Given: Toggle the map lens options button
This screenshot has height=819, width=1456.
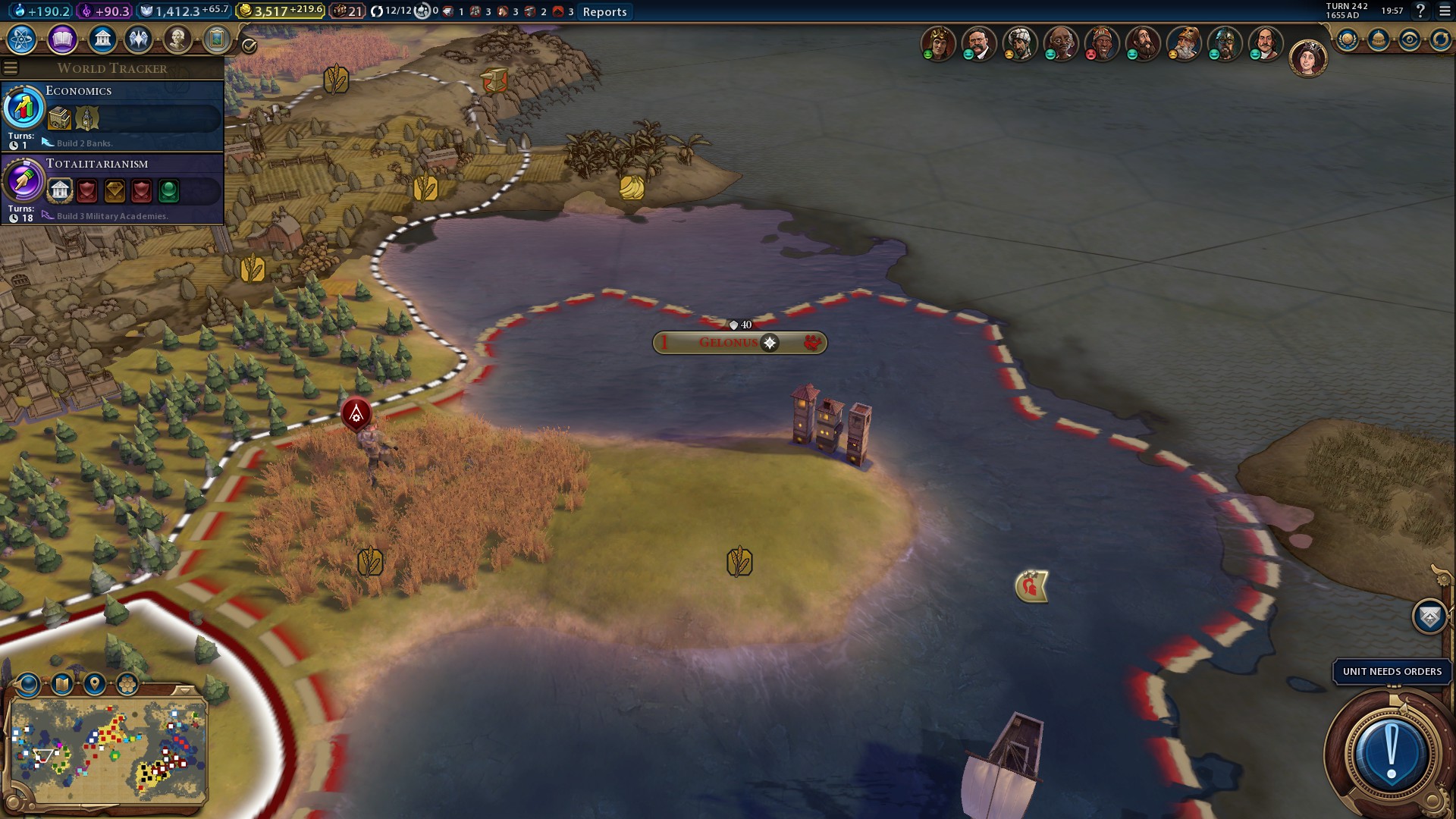Looking at the screenshot, I should pyautogui.click(x=27, y=682).
